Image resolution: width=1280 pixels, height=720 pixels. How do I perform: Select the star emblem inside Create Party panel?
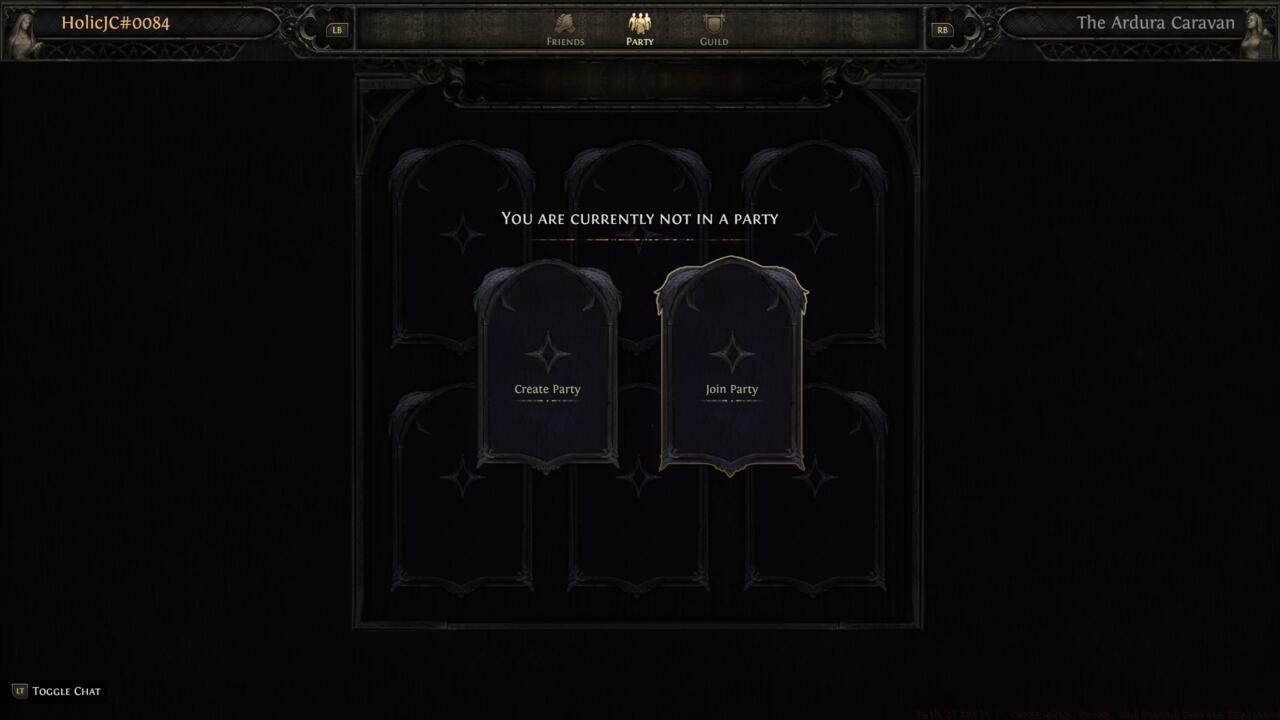click(546, 353)
